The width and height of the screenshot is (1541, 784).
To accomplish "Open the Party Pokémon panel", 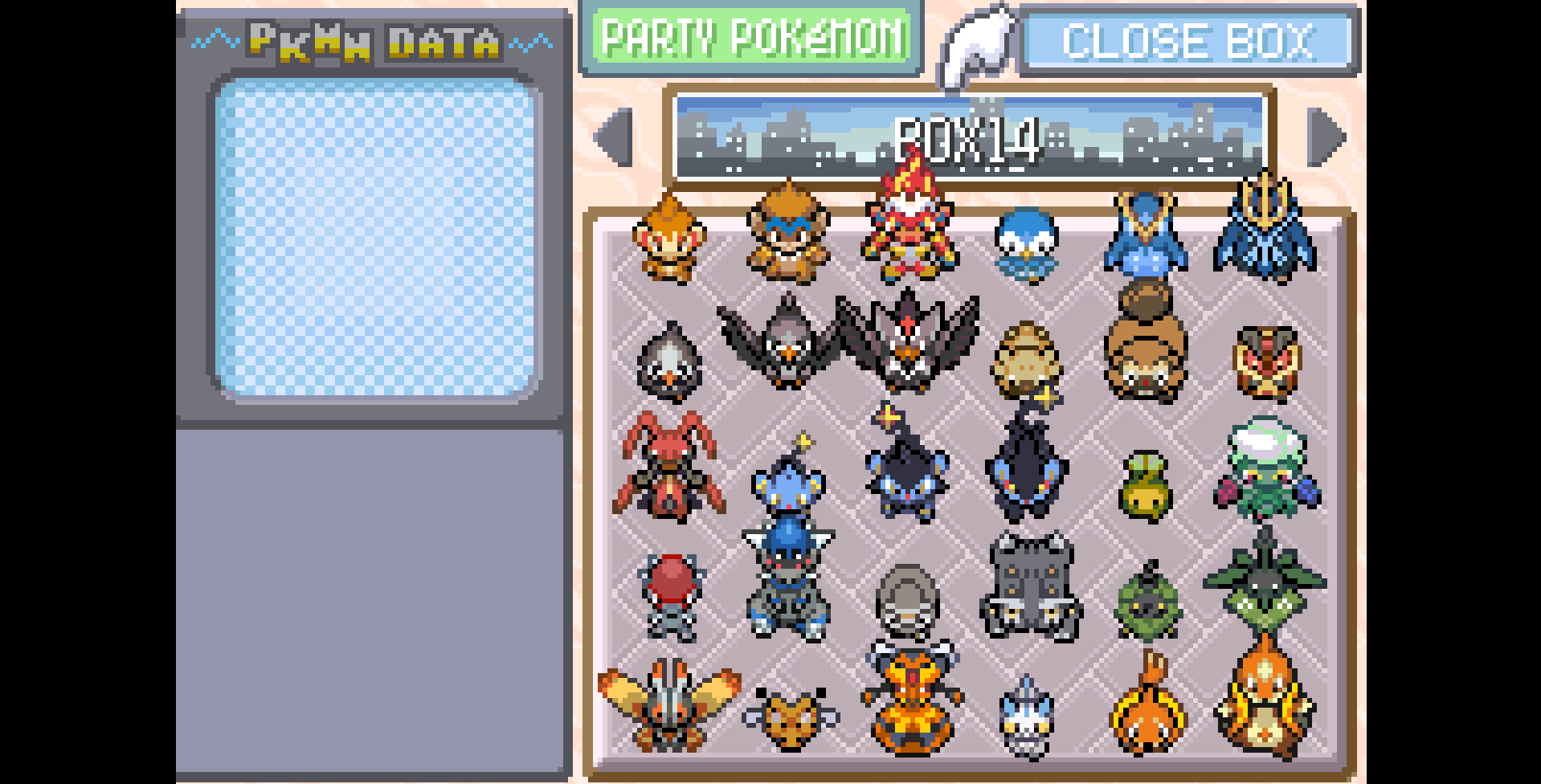I will pyautogui.click(x=751, y=38).
